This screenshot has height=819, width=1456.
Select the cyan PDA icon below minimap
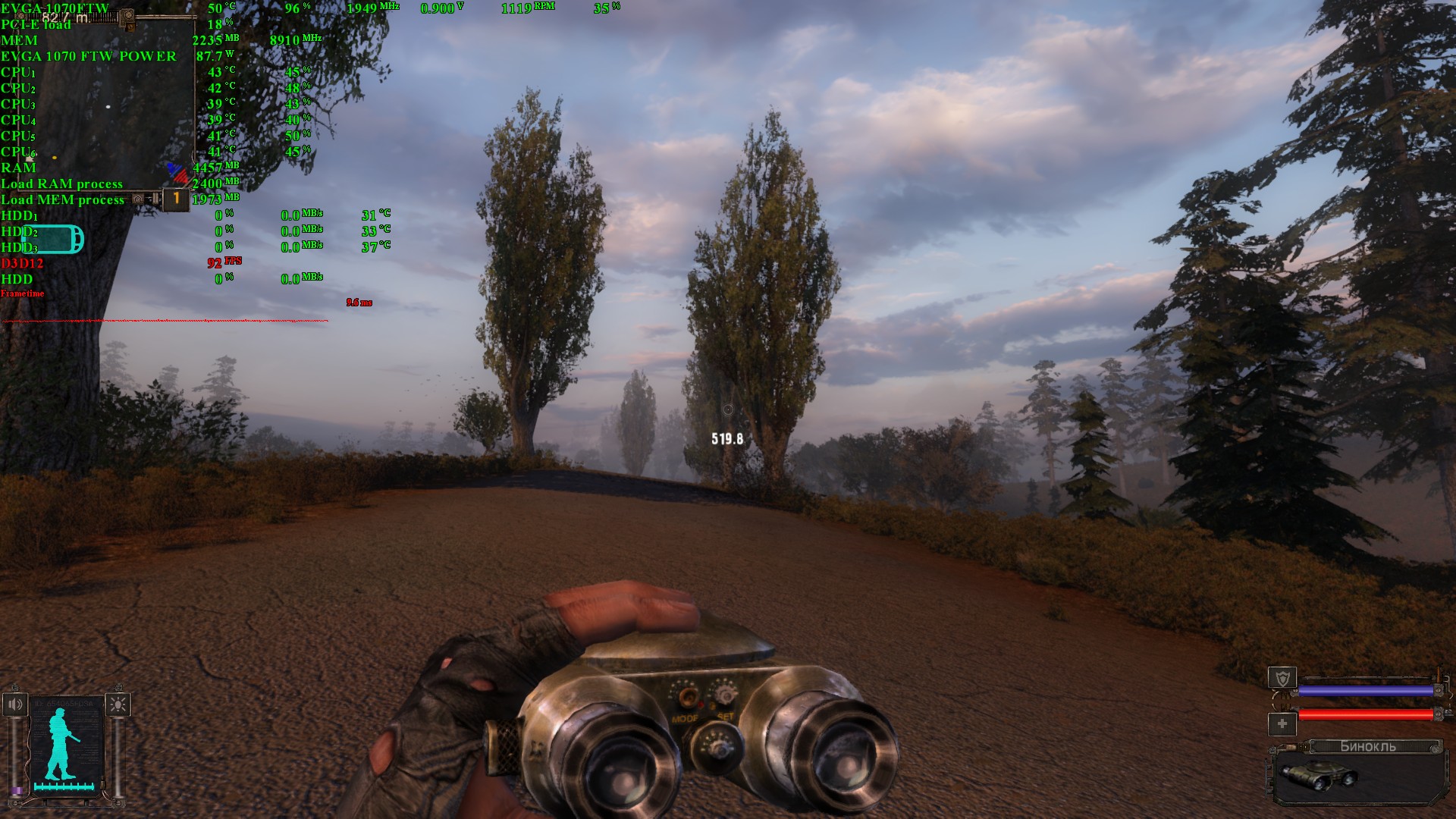click(x=55, y=239)
